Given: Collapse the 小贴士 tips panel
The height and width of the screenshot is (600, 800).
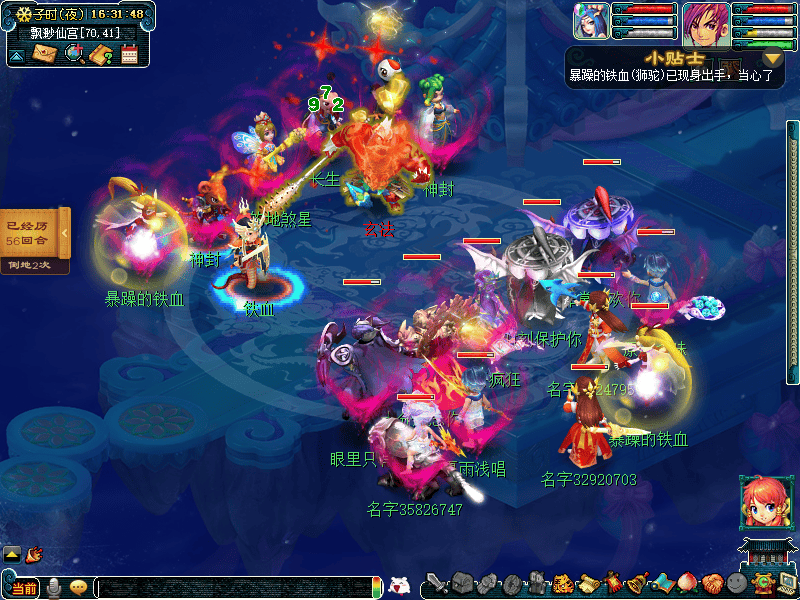Looking at the screenshot, I should (771, 59).
